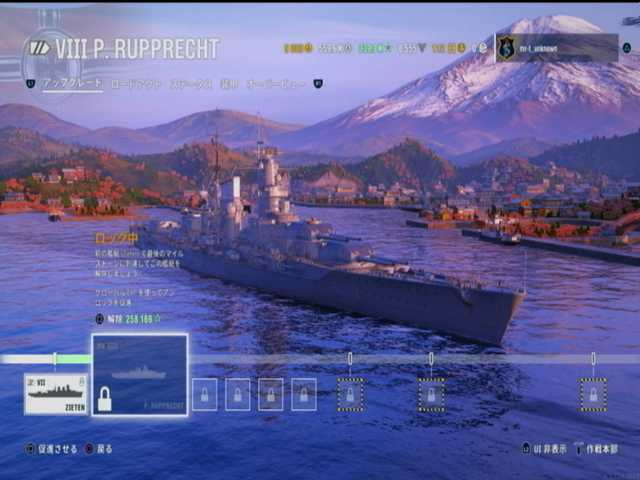
Task: Open the ロードアウト tab
Action: (x=135, y=85)
